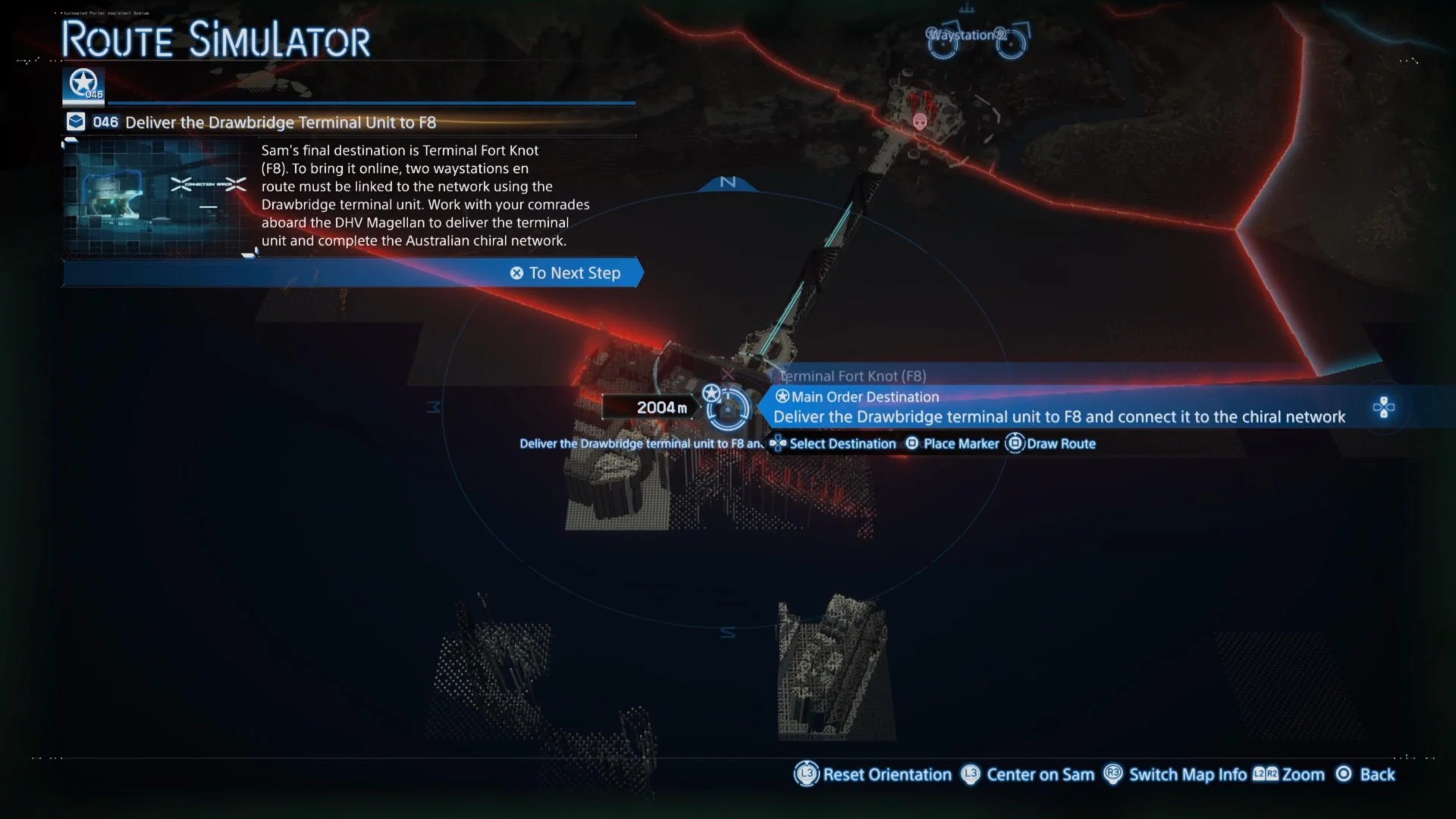Select the order 046 star tab
This screenshot has width=1456, height=819.
83,85
